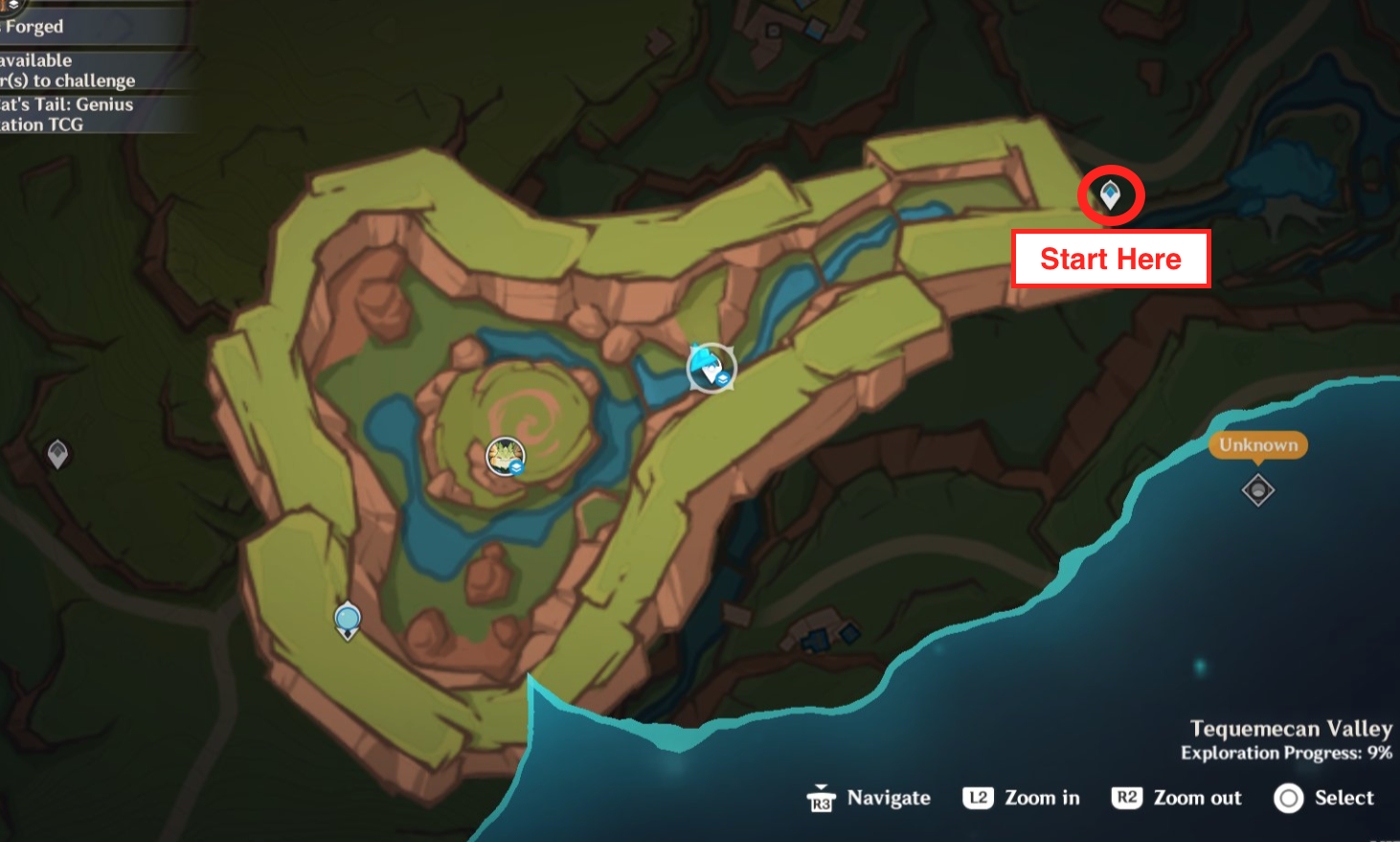The width and height of the screenshot is (1400, 842).
Task: Click the Zoom in L2 control
Action: pos(1021,798)
